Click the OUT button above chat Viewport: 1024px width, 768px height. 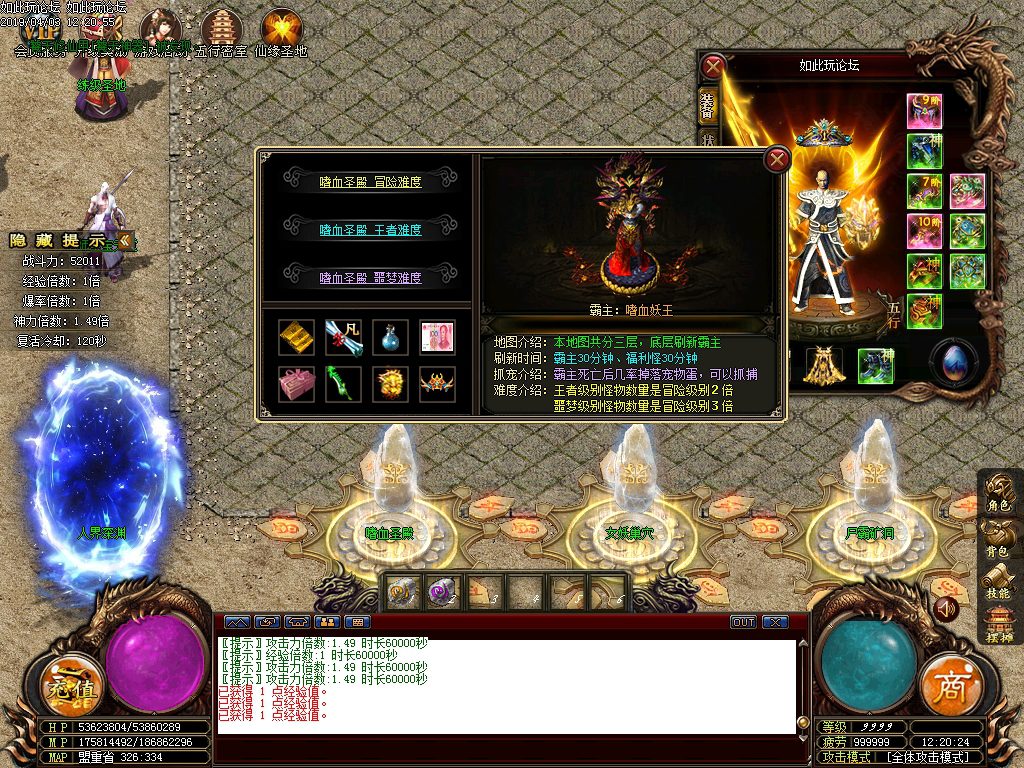(x=743, y=622)
